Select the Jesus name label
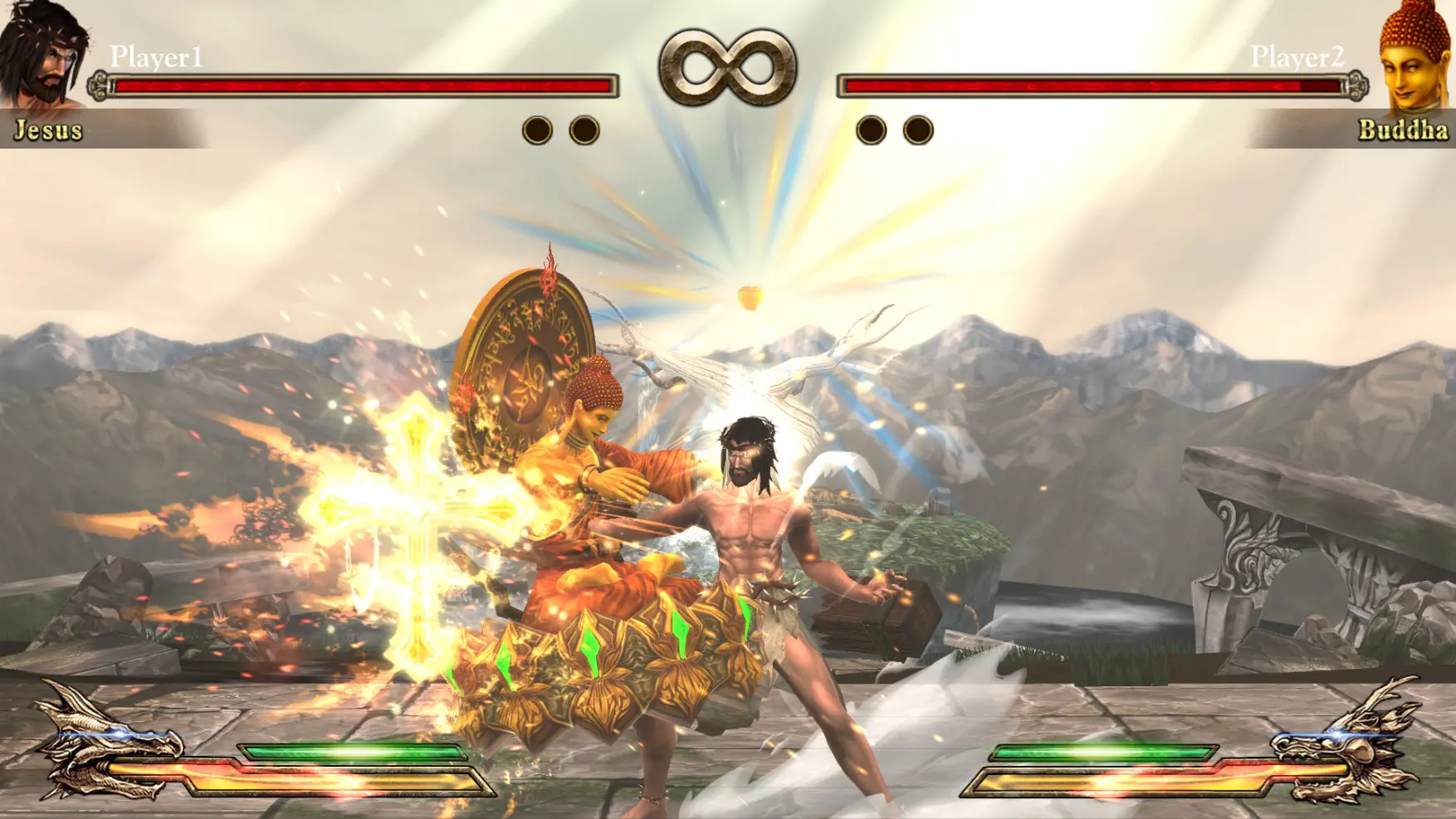 tap(47, 129)
